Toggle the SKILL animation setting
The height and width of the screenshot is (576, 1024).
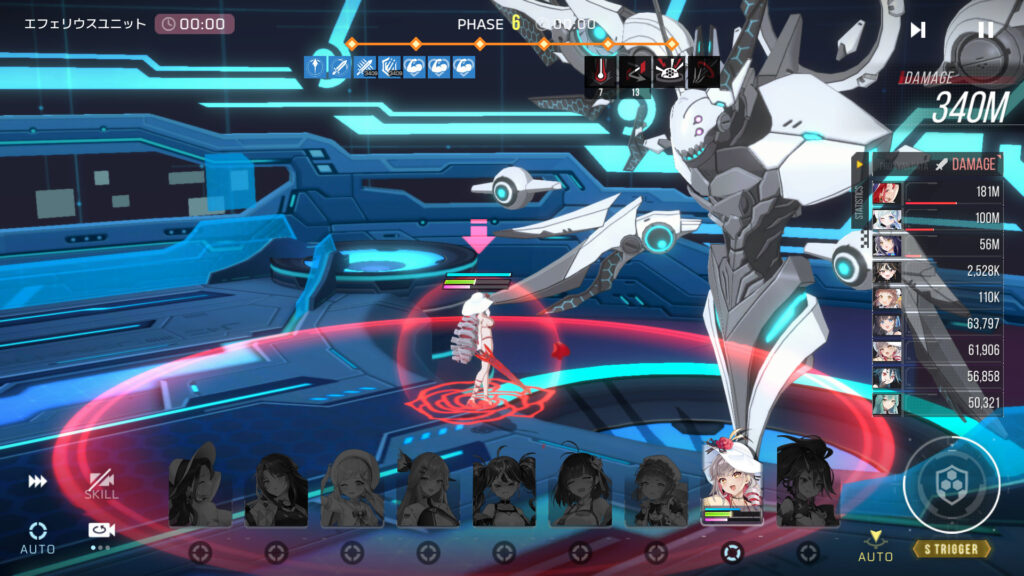pos(101,485)
